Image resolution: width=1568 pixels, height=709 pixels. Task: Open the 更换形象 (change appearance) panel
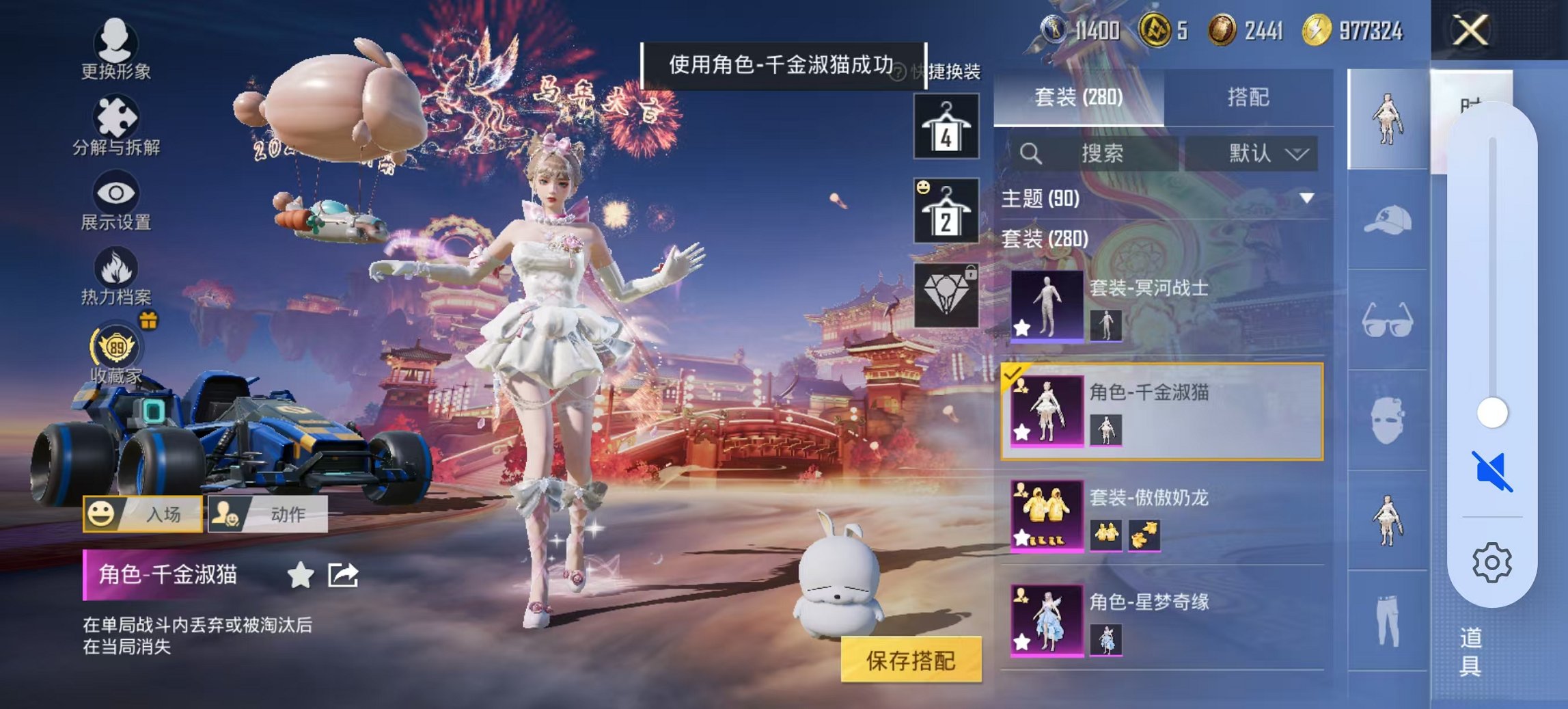coord(115,46)
